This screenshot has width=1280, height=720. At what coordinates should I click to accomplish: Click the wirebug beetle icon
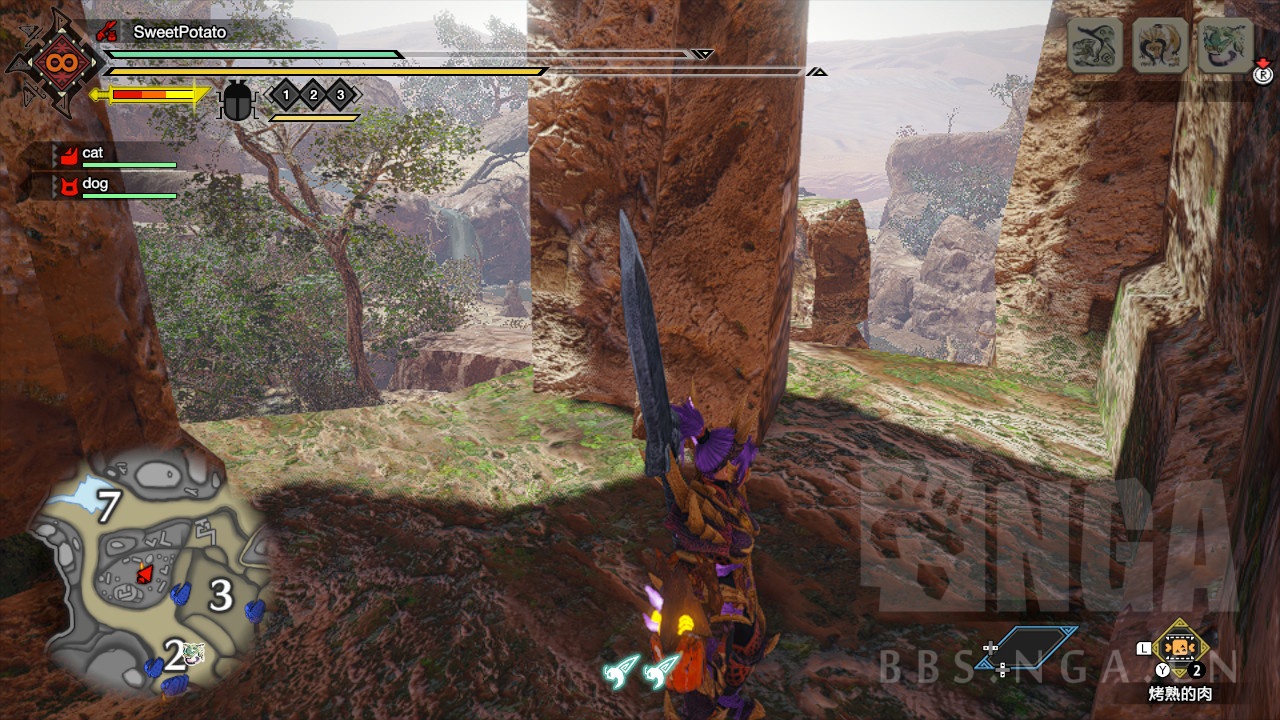click(237, 100)
